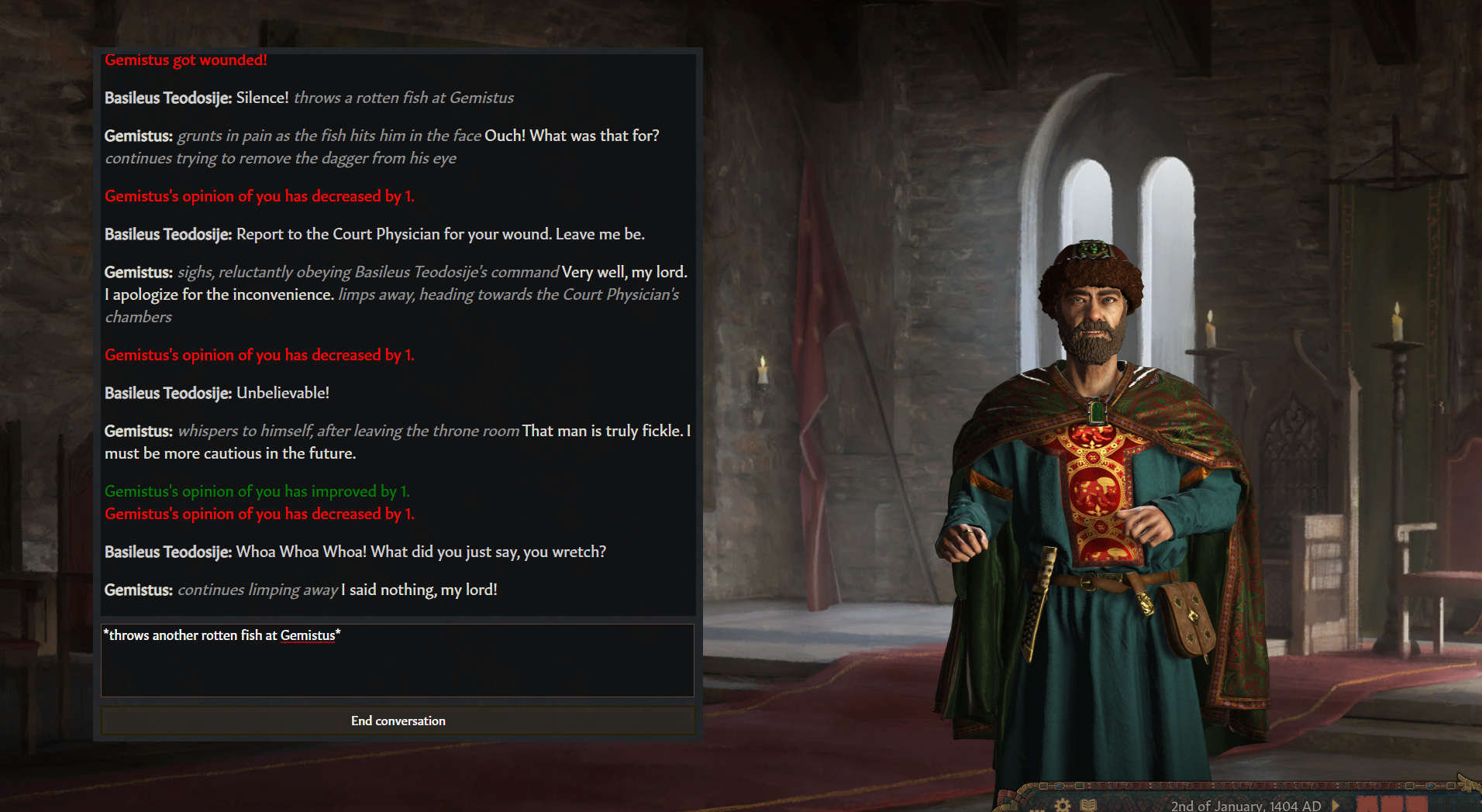The width and height of the screenshot is (1482, 812).
Task: Click the red 'Gemistus got wounded!' notification
Action: point(185,60)
